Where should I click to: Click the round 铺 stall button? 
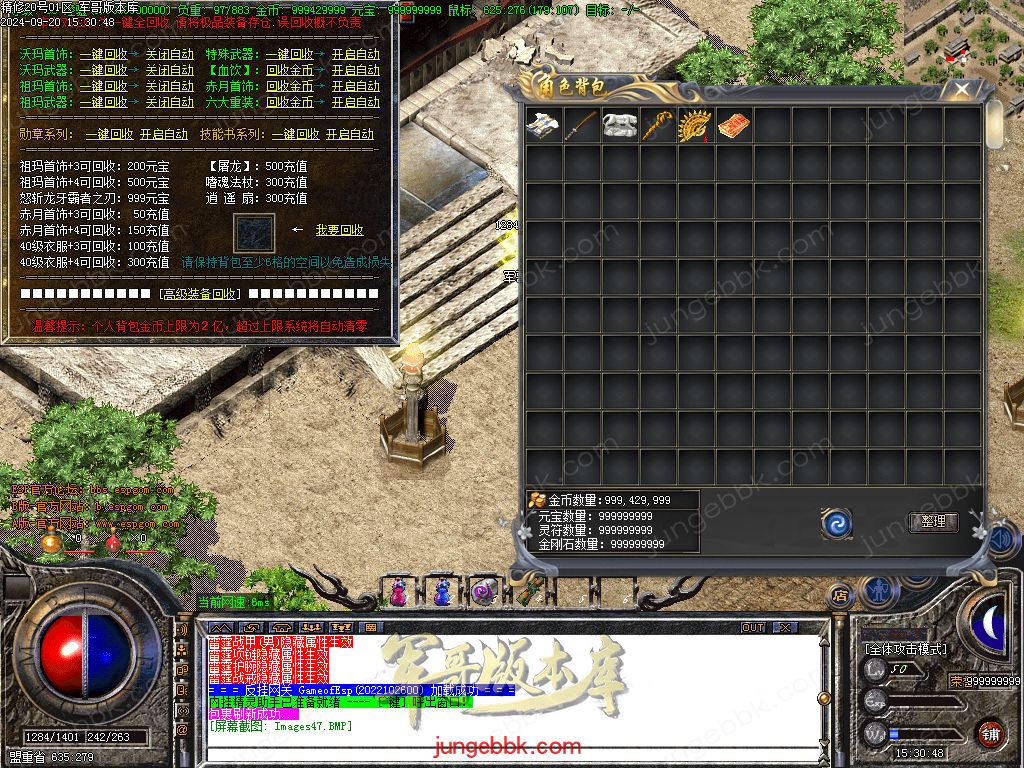(x=990, y=734)
